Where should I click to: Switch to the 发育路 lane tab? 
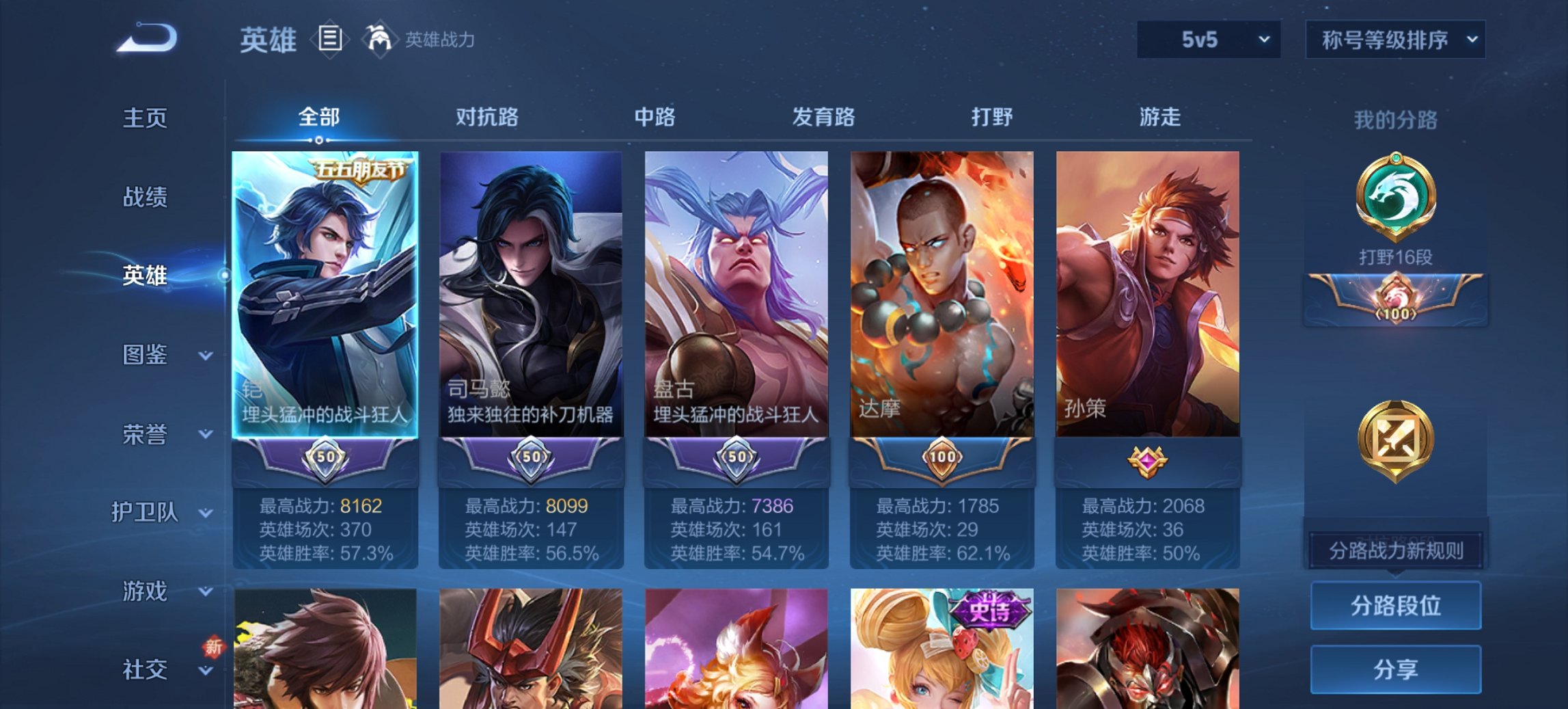pyautogui.click(x=823, y=118)
